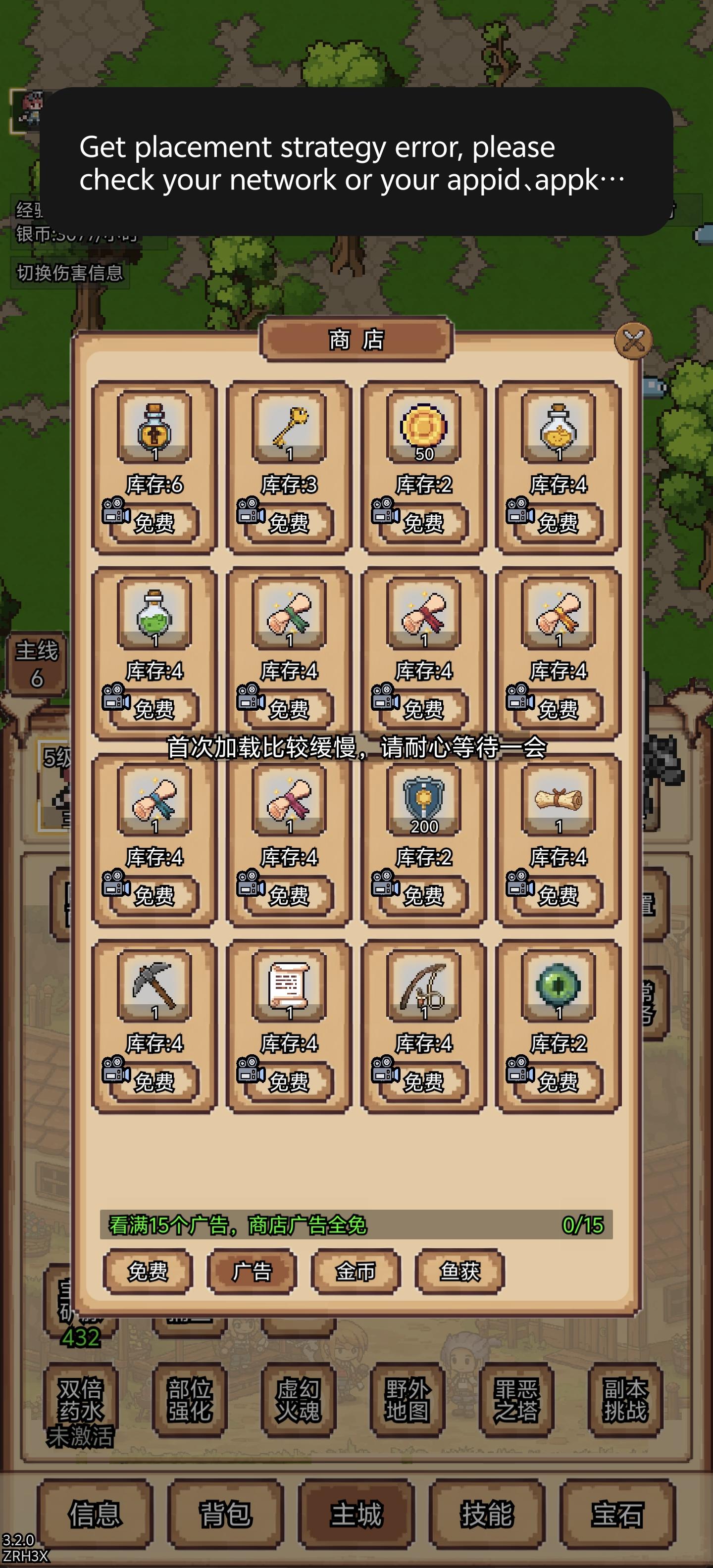
Task: Tap the green potion shop item
Action: [155, 618]
